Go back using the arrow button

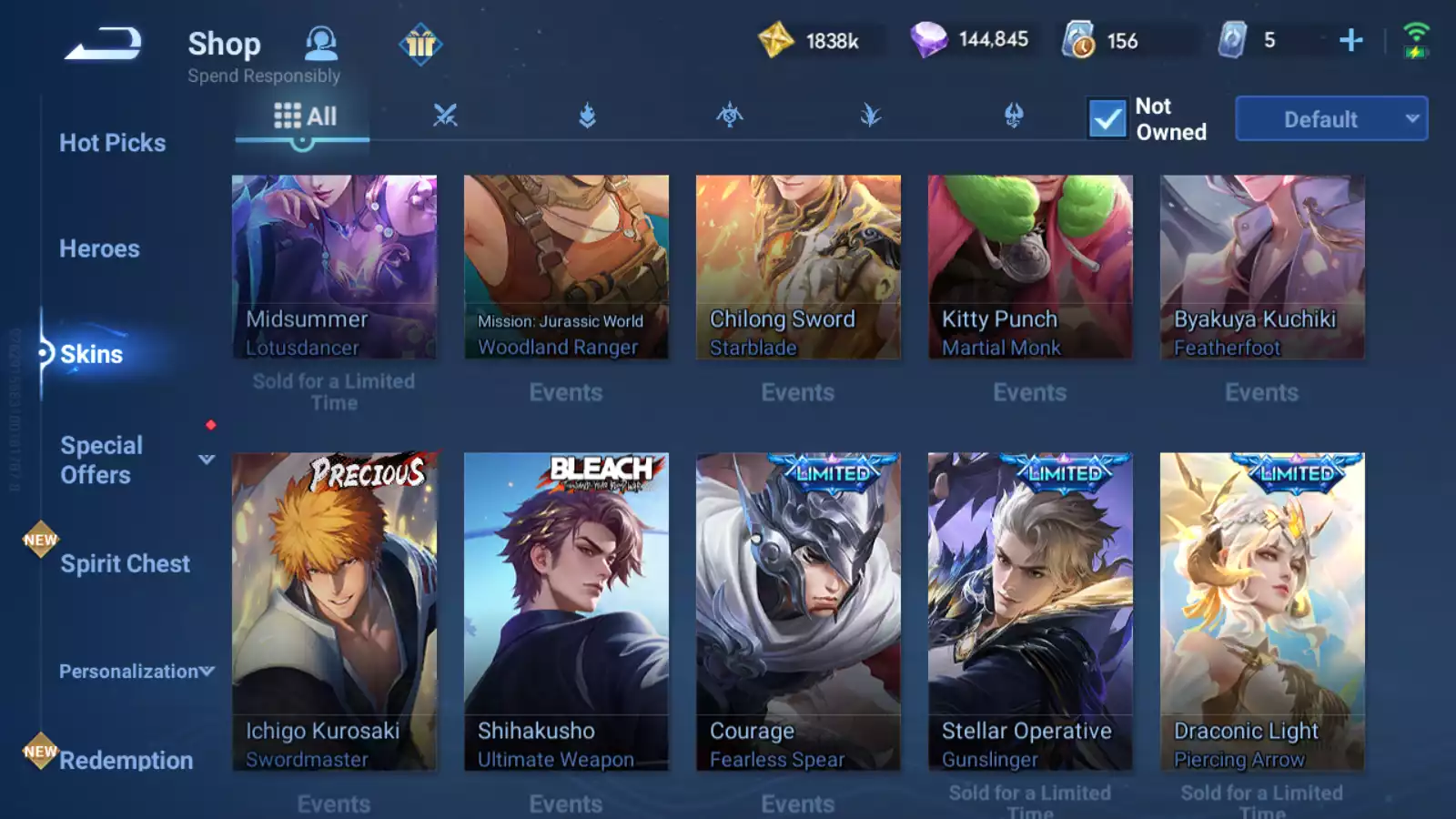point(103,43)
